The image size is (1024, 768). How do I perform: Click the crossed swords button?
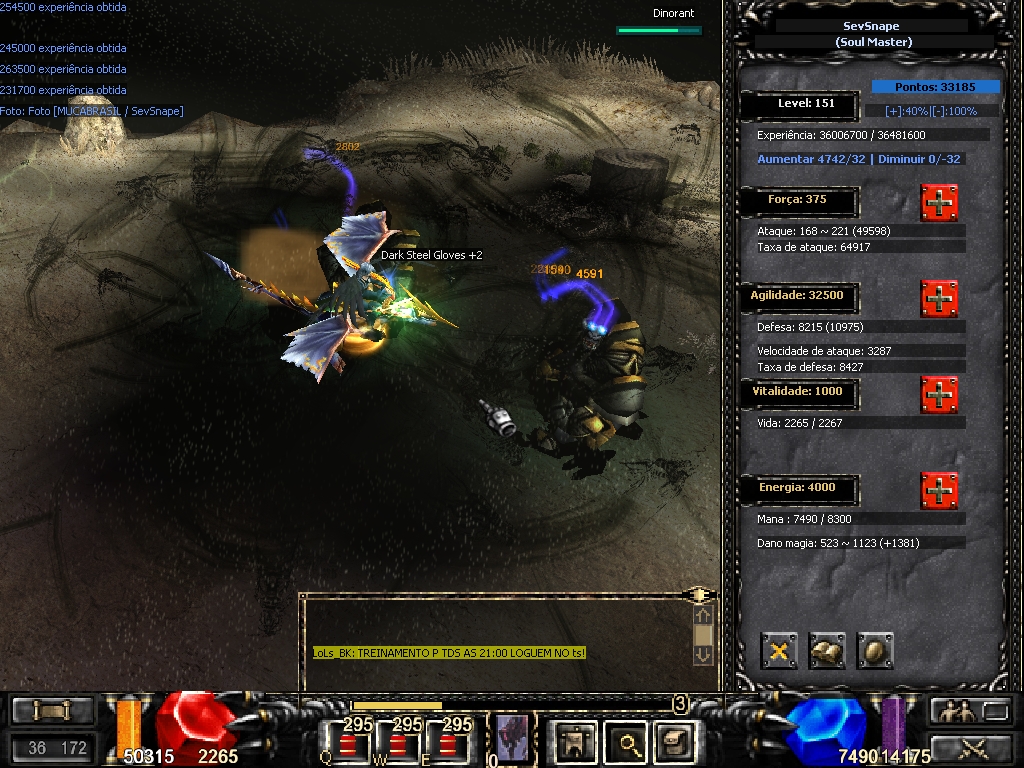pos(972,747)
